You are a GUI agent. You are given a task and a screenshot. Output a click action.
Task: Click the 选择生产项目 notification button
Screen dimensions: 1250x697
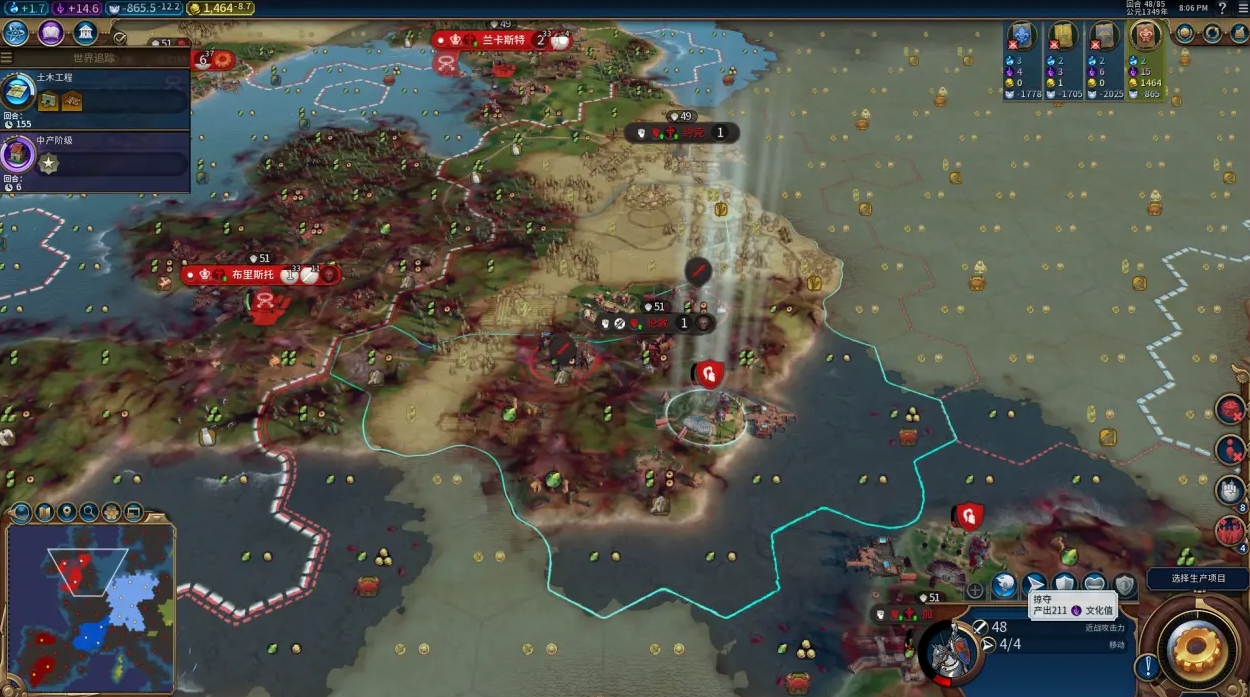coord(1198,579)
